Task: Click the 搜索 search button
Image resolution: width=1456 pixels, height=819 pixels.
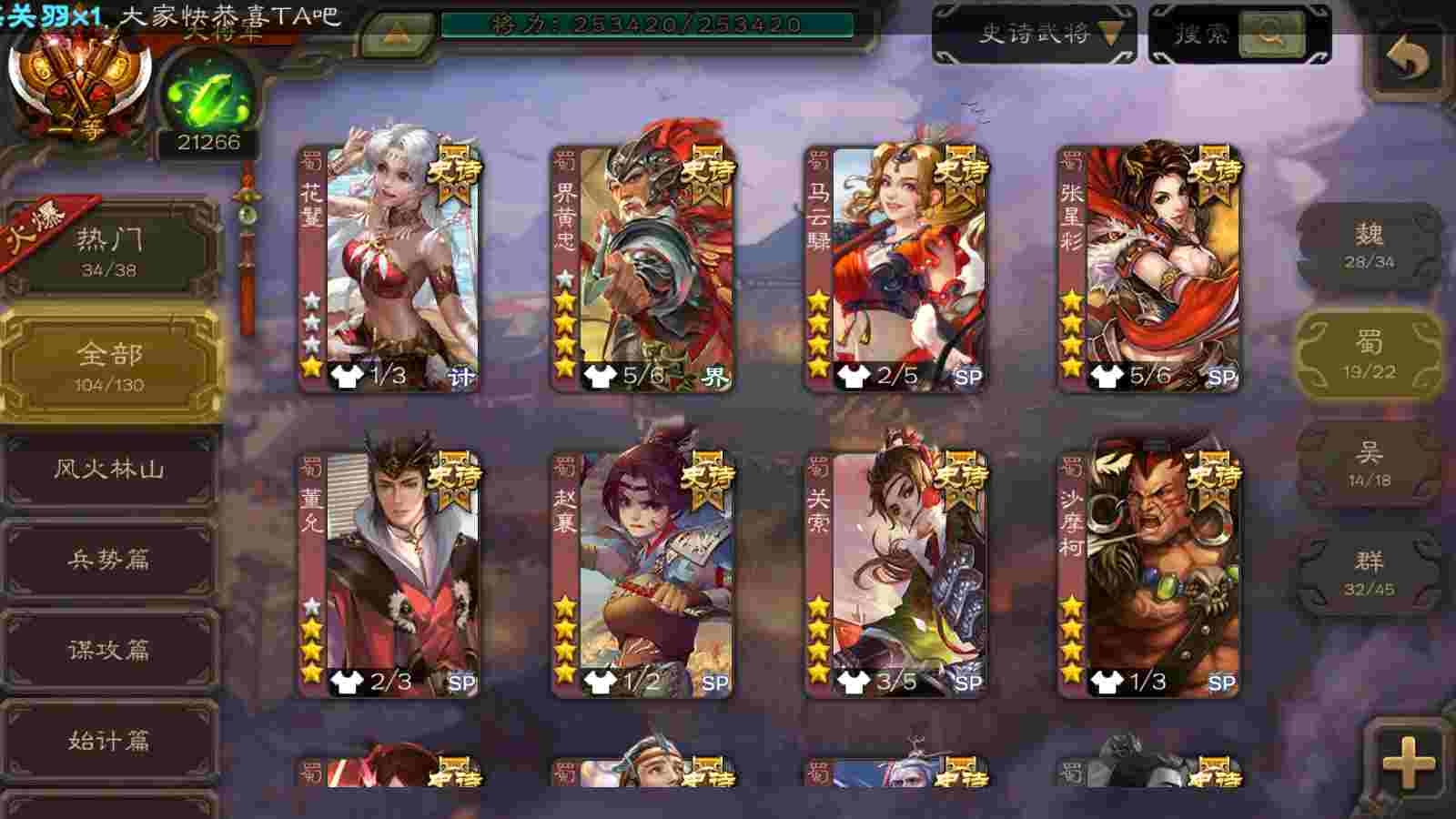Action: [x=1239, y=35]
